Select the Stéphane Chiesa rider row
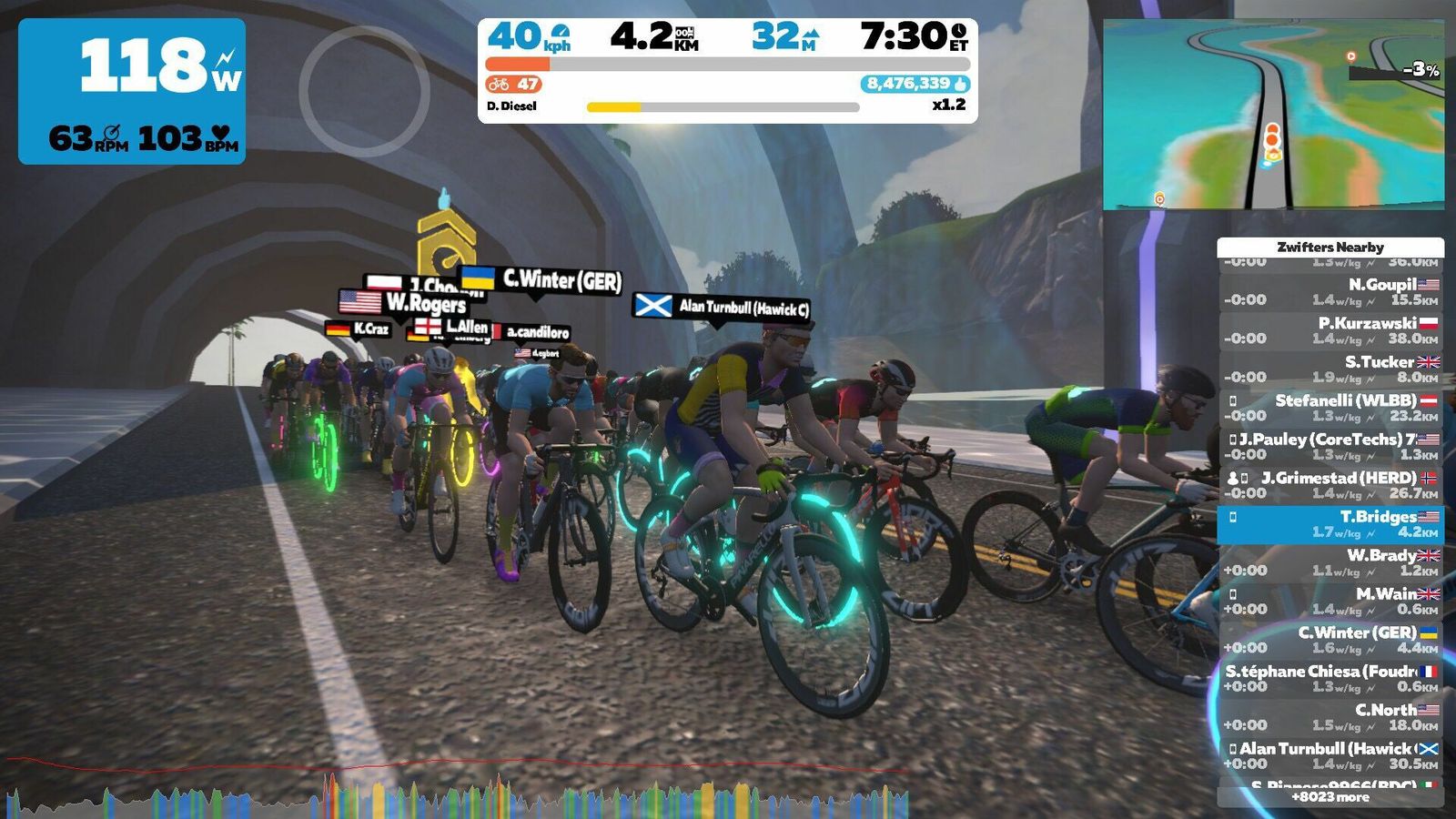The height and width of the screenshot is (819, 1456). click(1330, 679)
